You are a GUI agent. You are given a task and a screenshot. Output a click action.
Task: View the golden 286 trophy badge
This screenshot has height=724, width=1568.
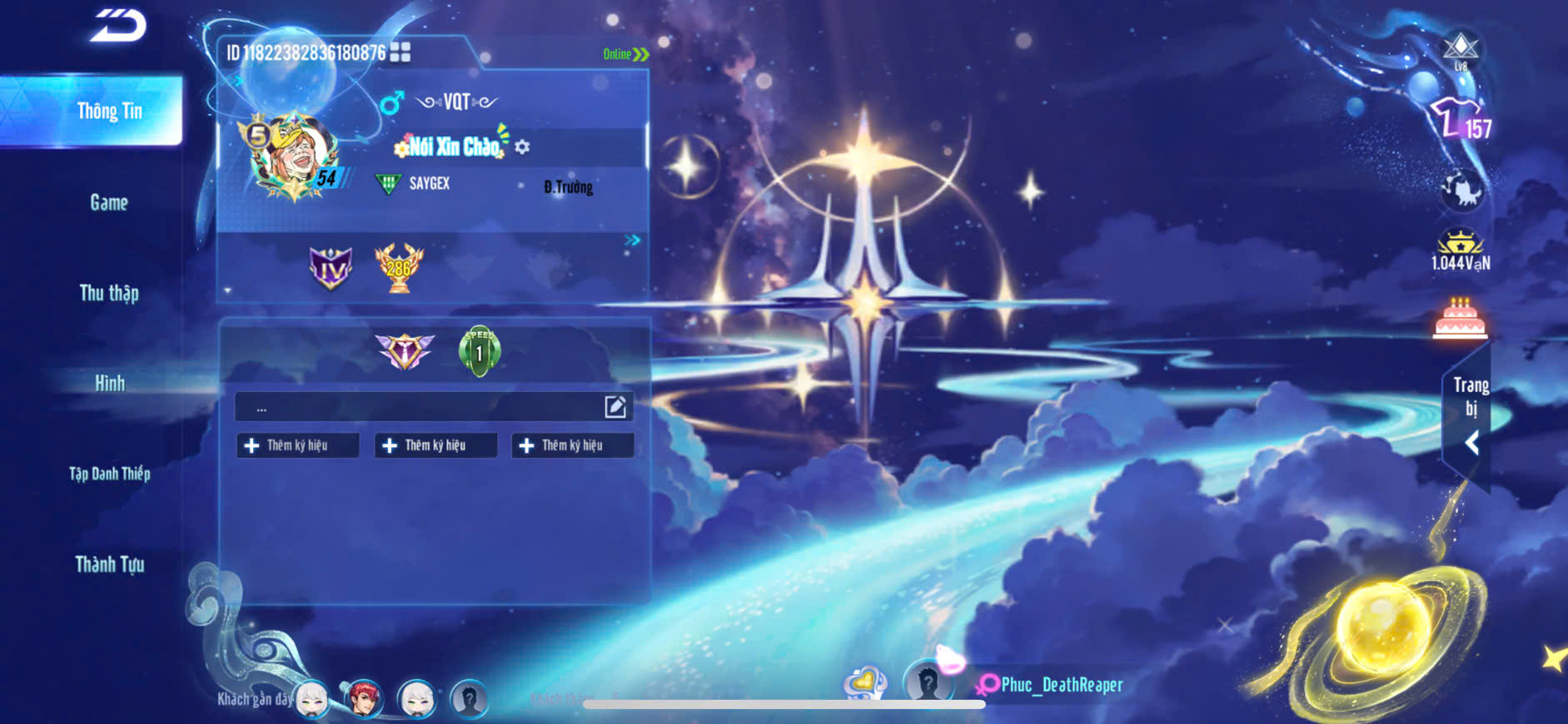coord(399,268)
